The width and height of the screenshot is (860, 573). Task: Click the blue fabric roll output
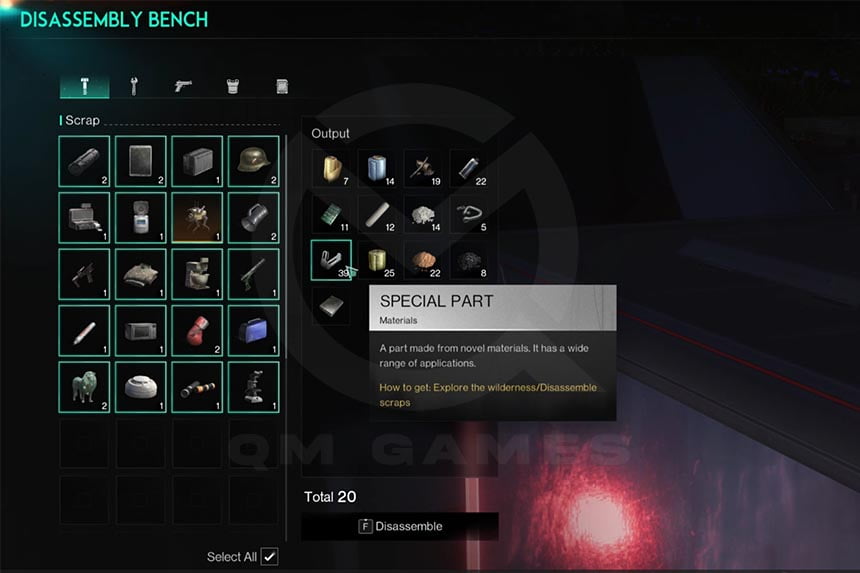pos(377,169)
